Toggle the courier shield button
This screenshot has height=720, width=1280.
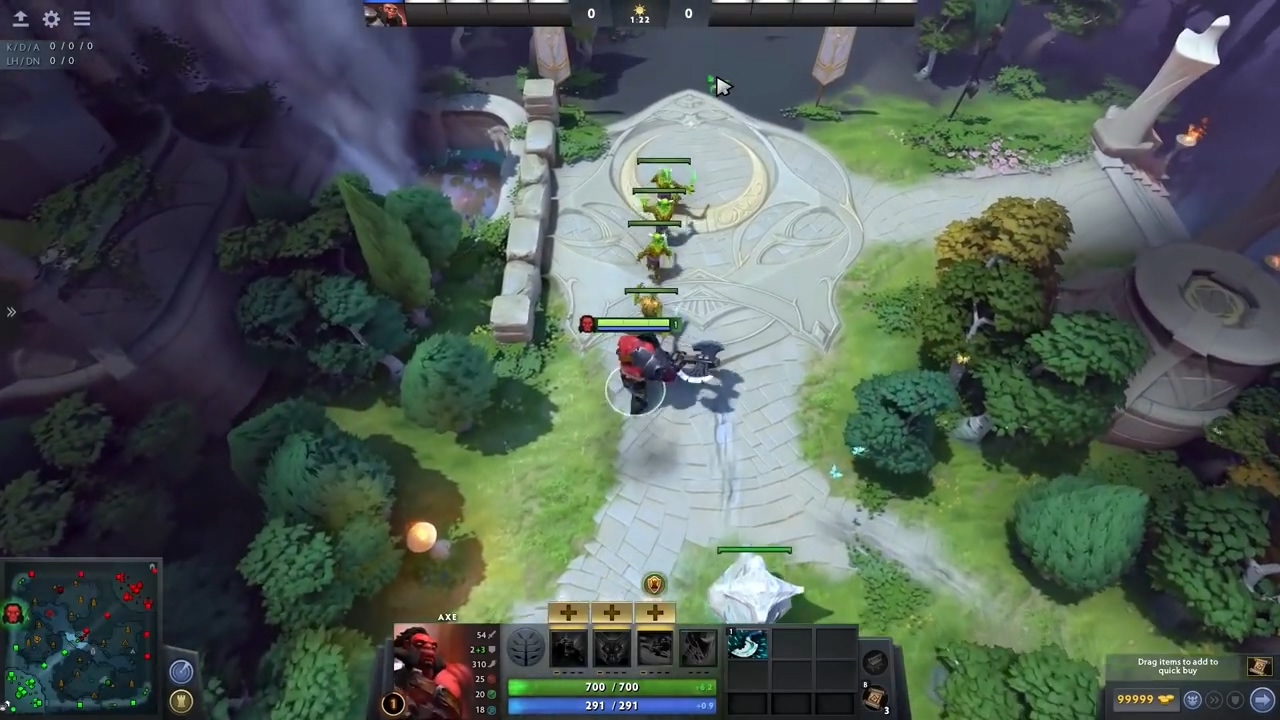[x=1234, y=700]
